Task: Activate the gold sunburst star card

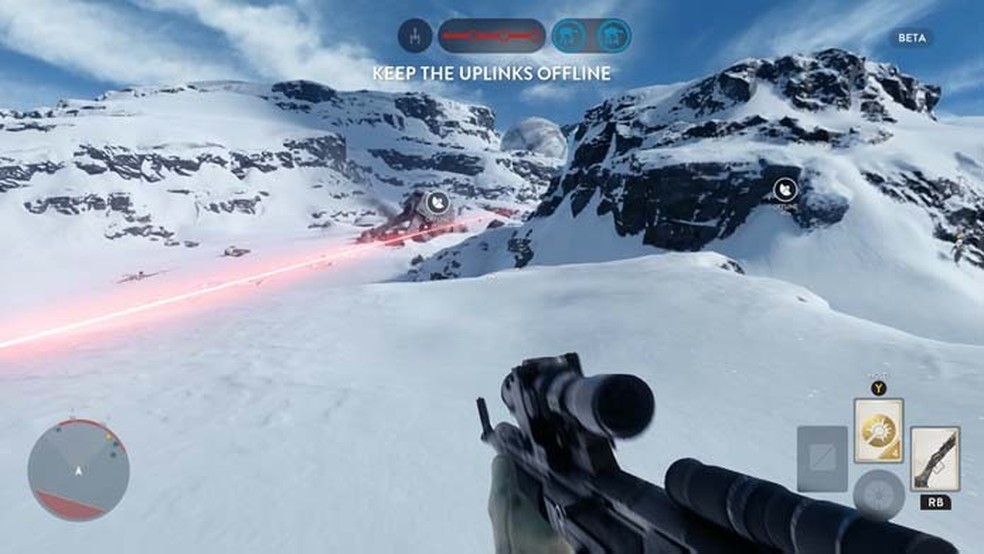Action: pos(878,431)
